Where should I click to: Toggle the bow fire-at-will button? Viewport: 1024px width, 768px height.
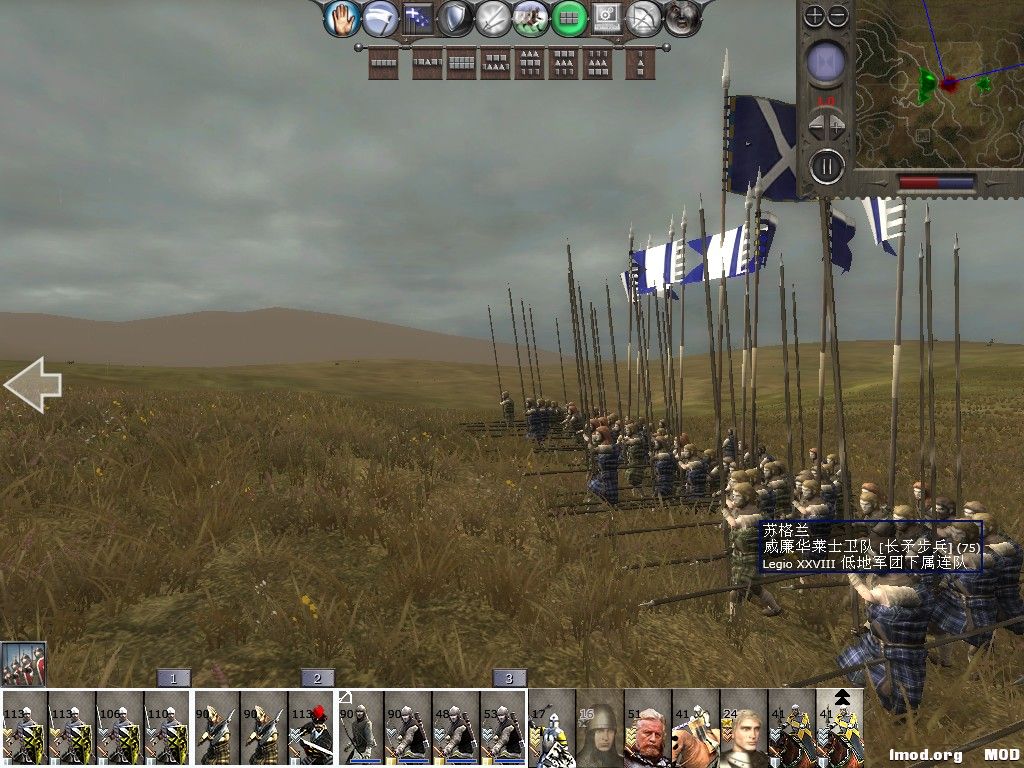point(644,18)
